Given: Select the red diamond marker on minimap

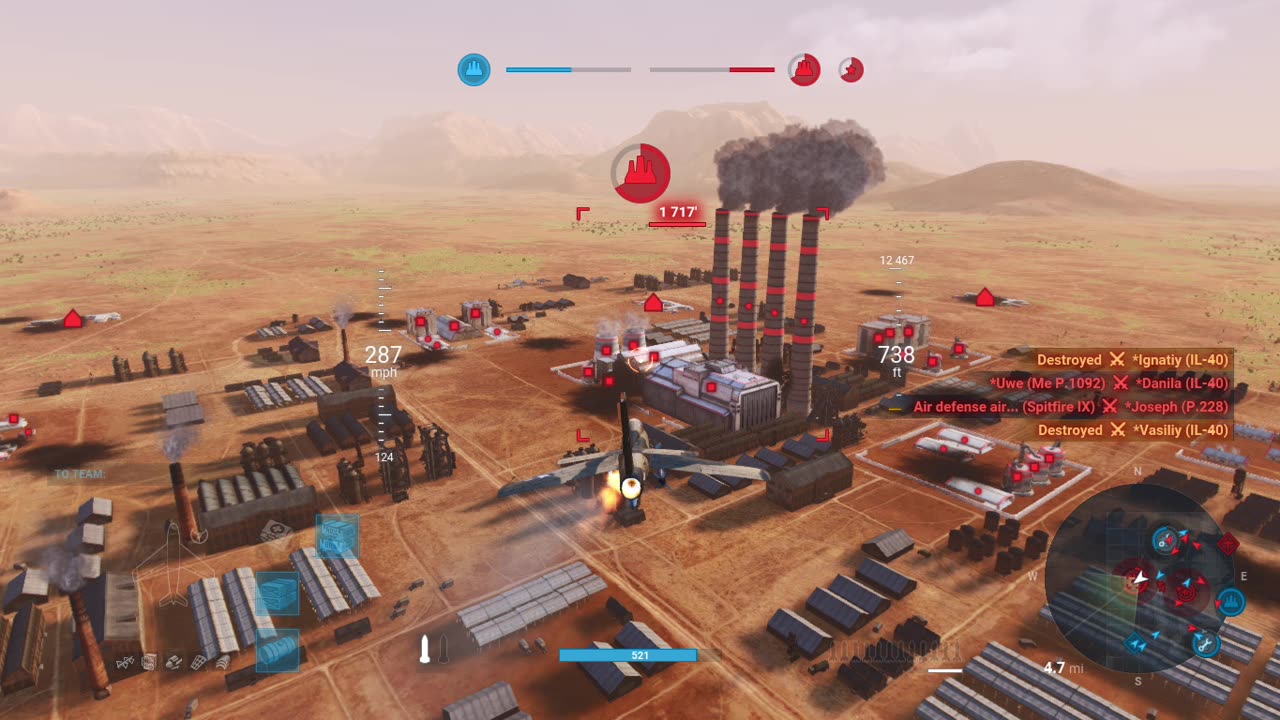Looking at the screenshot, I should (x=1228, y=544).
